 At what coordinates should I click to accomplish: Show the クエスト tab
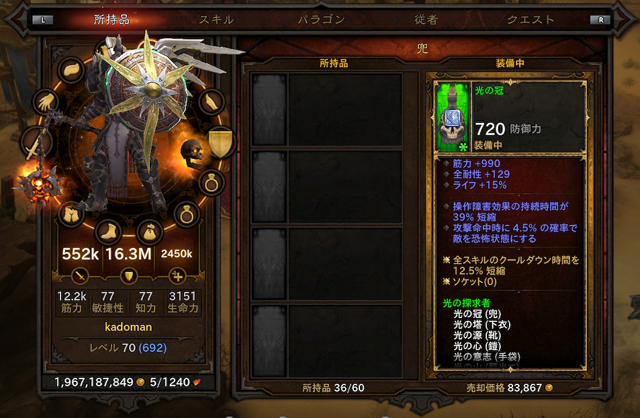[x=531, y=19]
